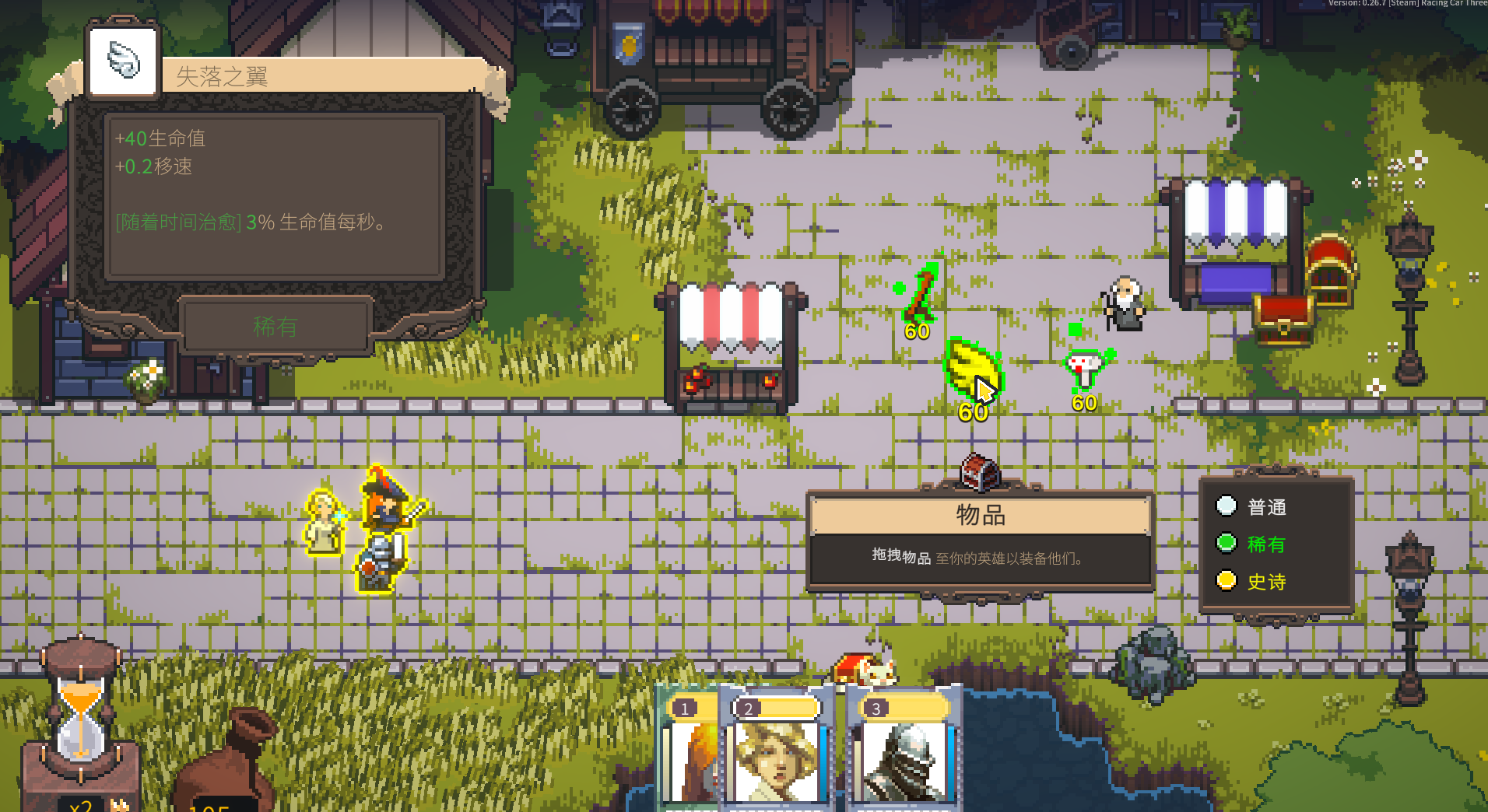Select the brown wooden club shop item
Image resolution: width=1488 pixels, height=812 pixels.
(921, 294)
